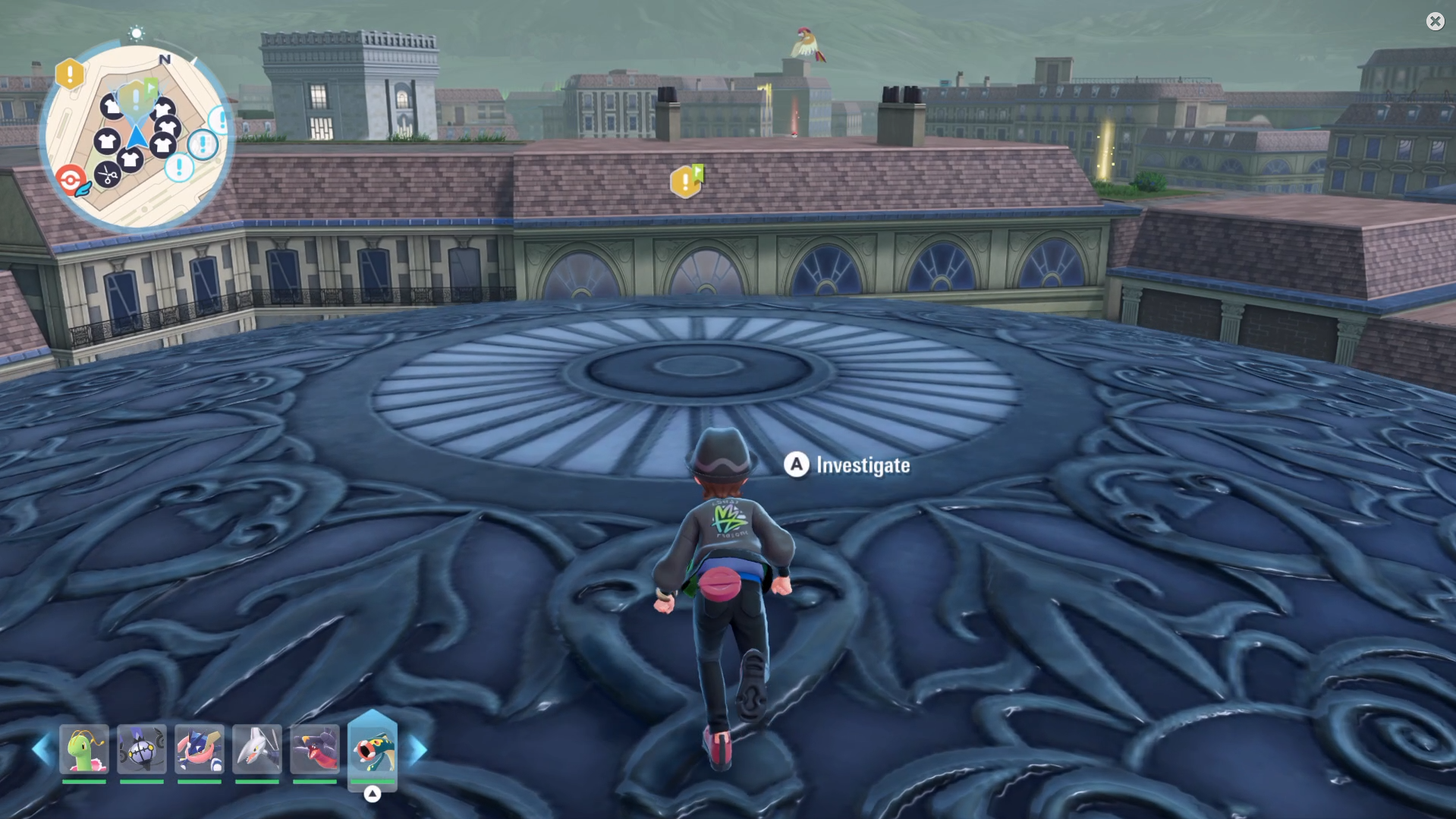Viewport: 1456px width, 819px height.
Task: Click the highlighted Eelektross party slot
Action: 373,749
